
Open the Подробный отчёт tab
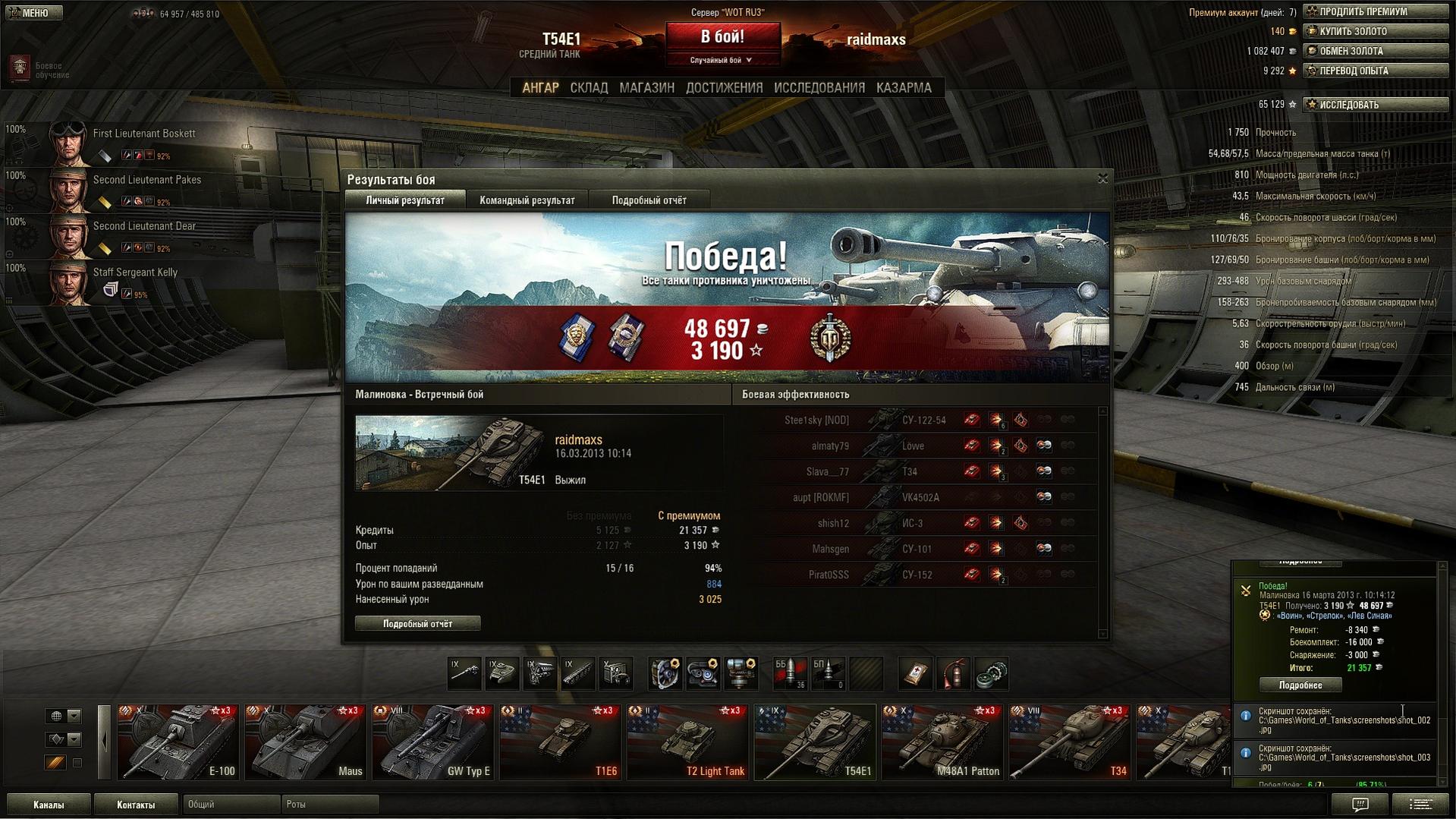pos(649,200)
